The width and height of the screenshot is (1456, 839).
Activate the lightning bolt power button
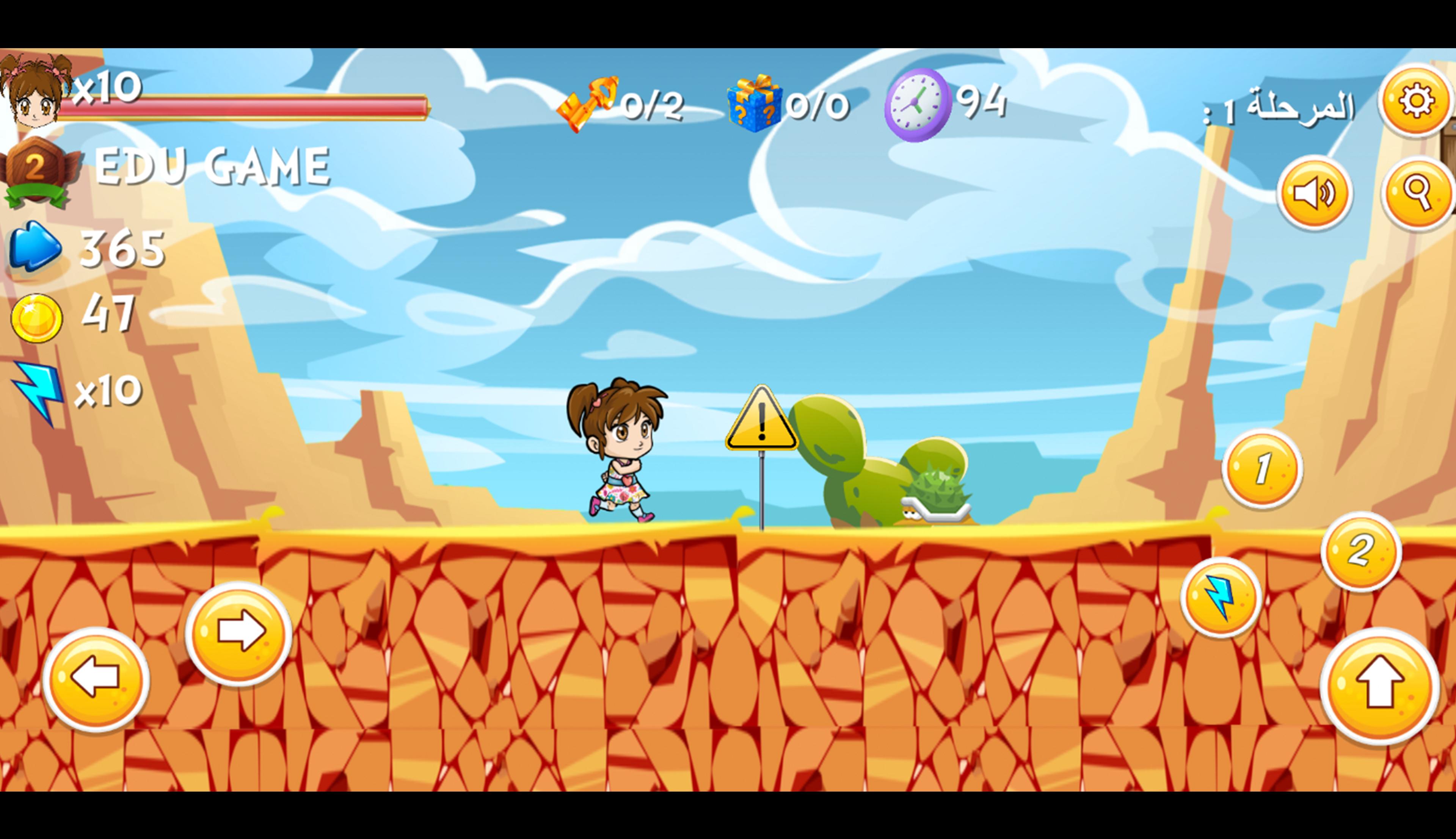pos(1221,597)
